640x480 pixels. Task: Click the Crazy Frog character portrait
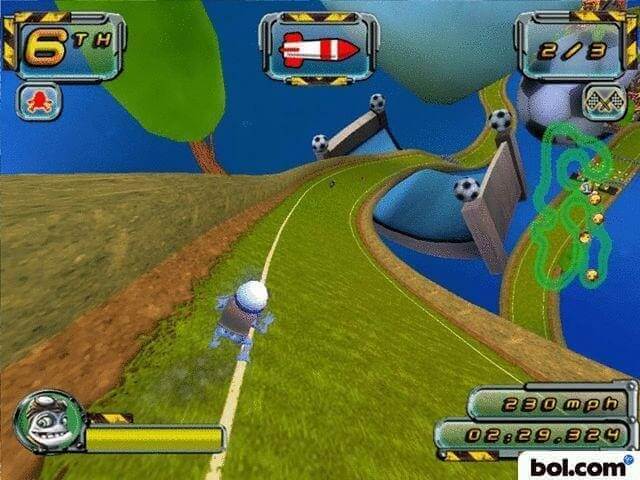[48, 421]
